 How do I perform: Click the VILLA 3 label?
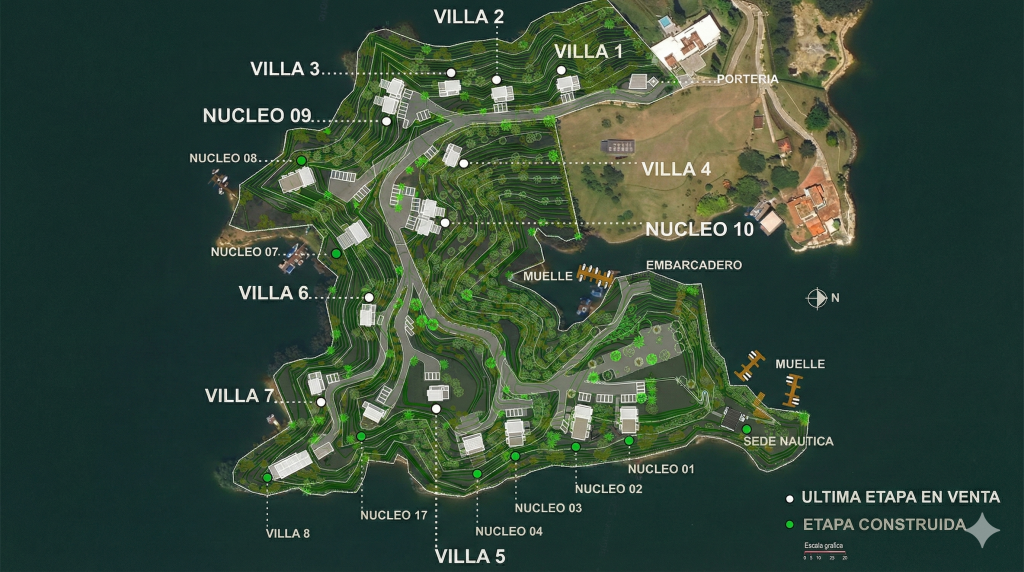(x=285, y=69)
